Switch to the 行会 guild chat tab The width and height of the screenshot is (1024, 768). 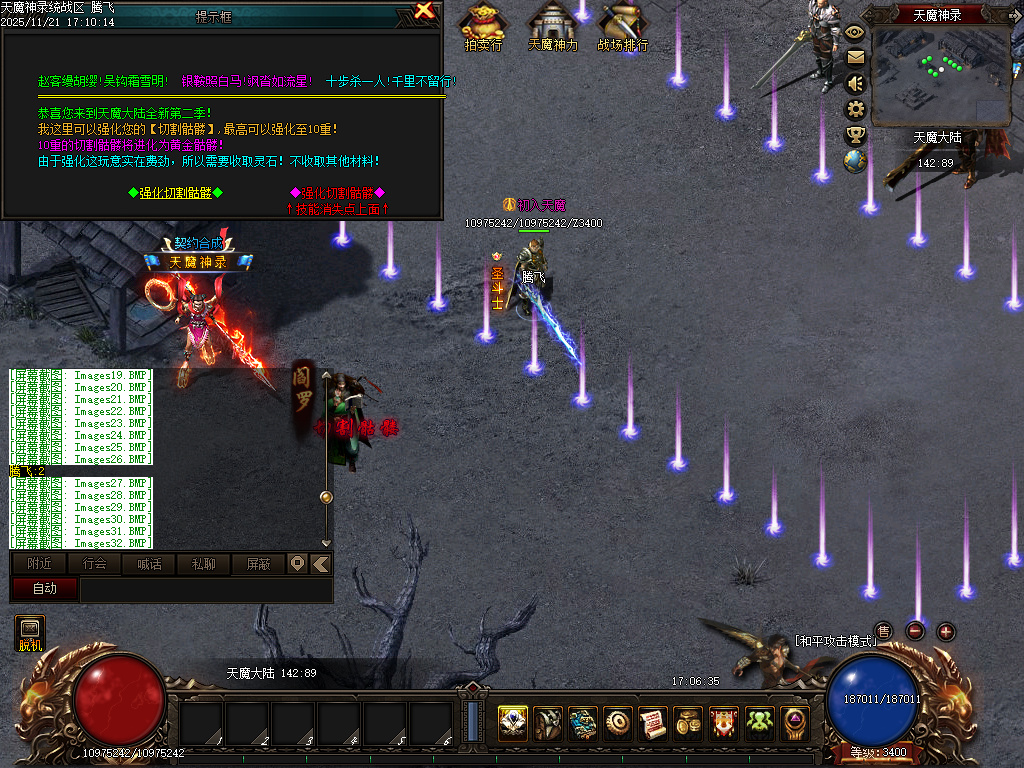(x=95, y=564)
